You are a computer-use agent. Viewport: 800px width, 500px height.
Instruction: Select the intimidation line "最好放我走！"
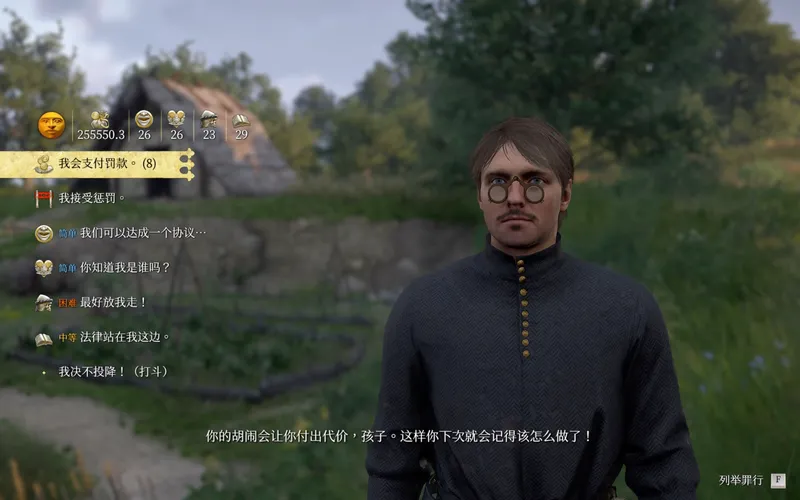(113, 302)
